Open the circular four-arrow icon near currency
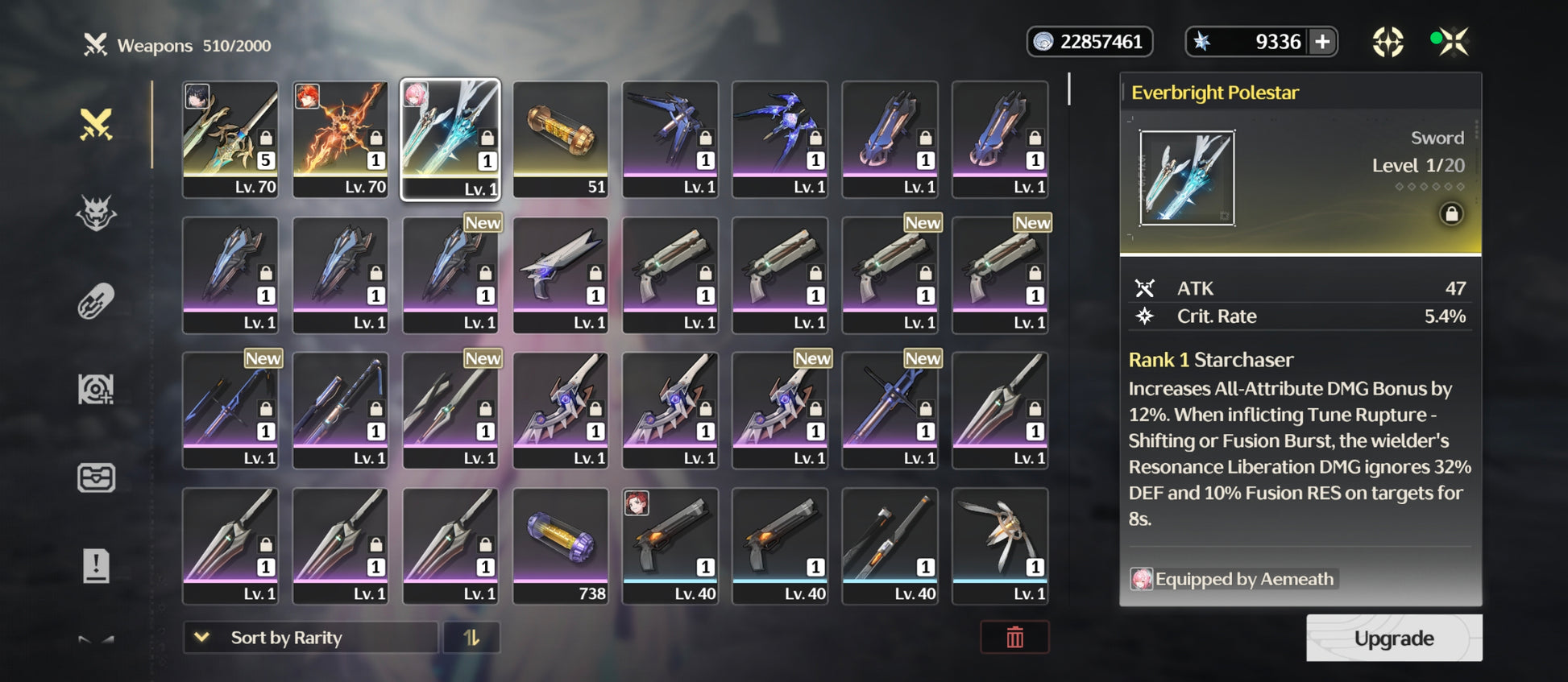The image size is (1568, 682). (1388, 42)
